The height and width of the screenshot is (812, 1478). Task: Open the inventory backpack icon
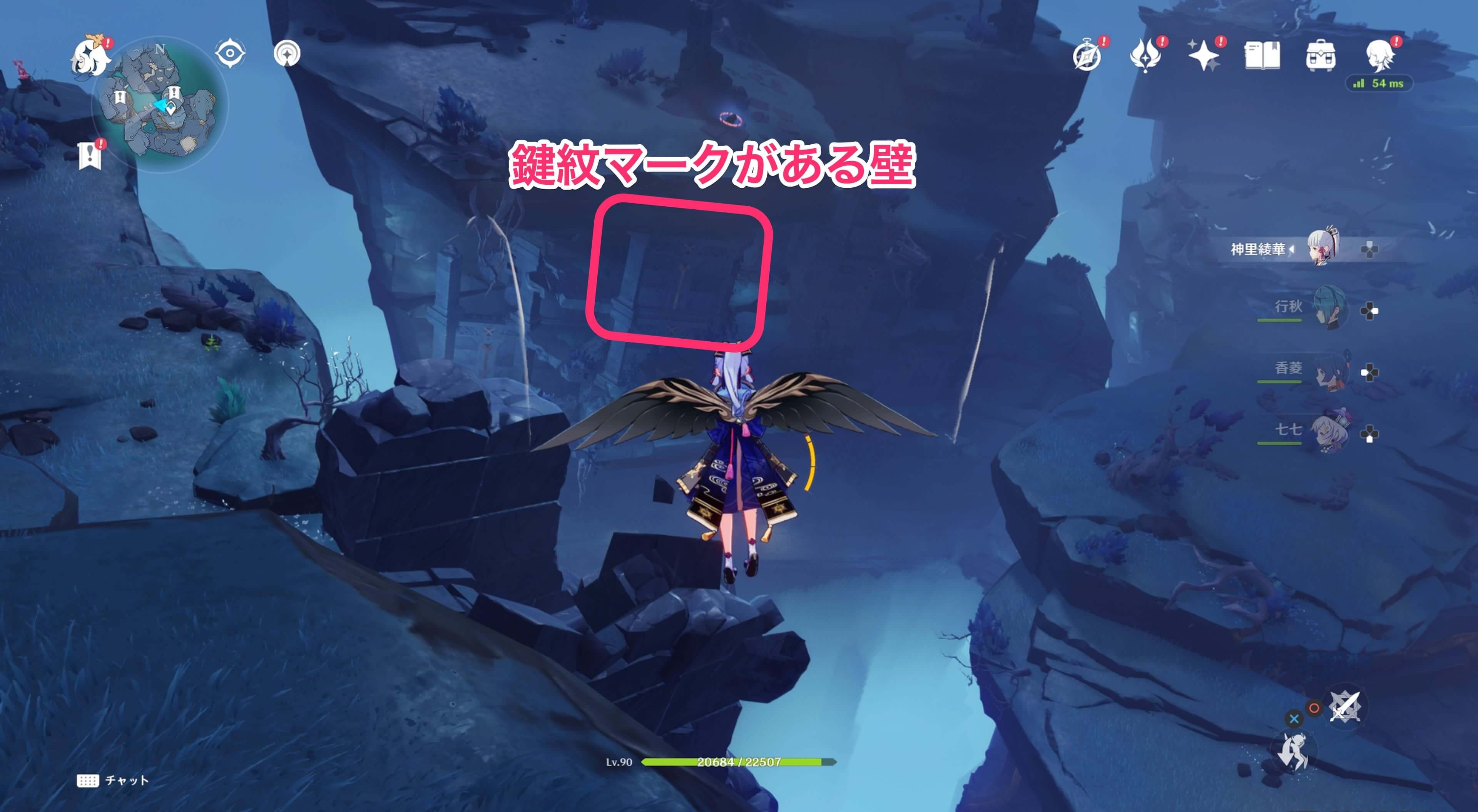tap(1321, 56)
